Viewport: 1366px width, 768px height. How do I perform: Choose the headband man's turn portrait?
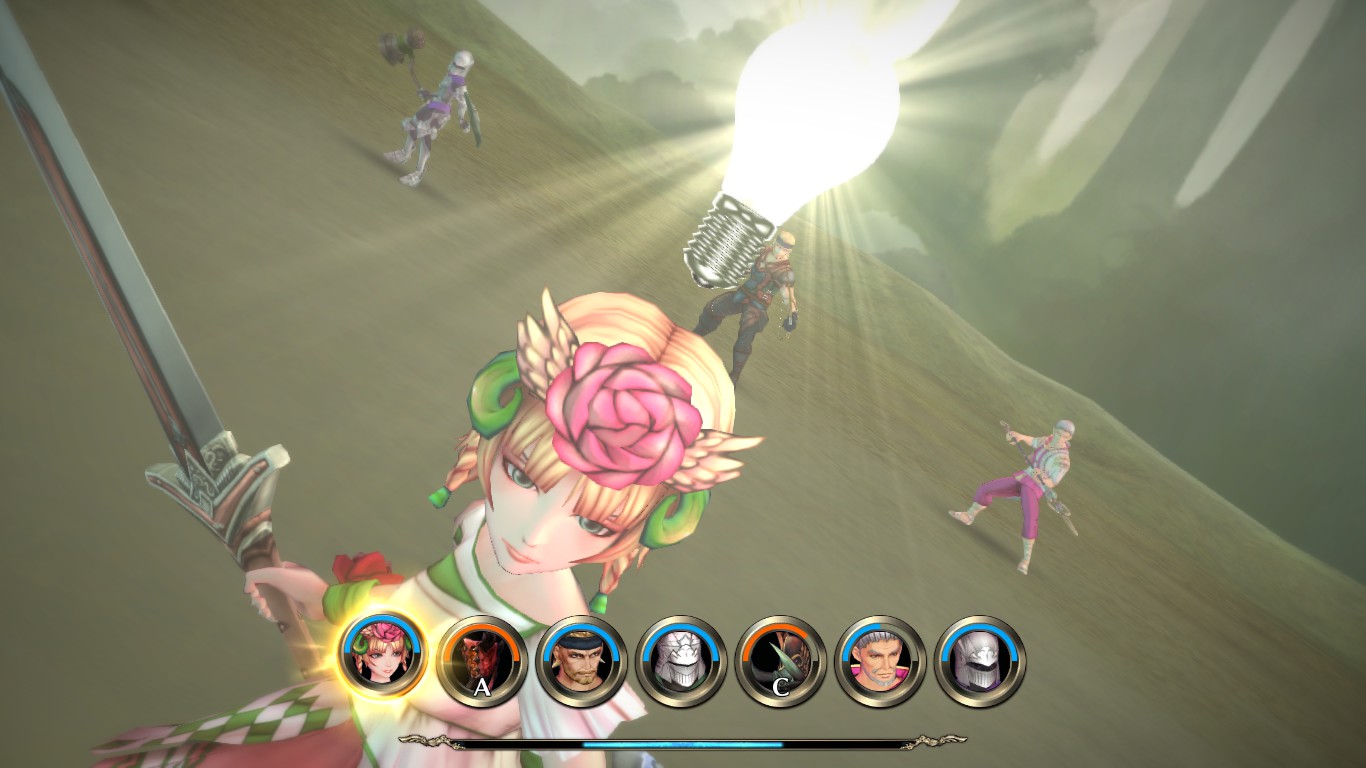click(581, 660)
